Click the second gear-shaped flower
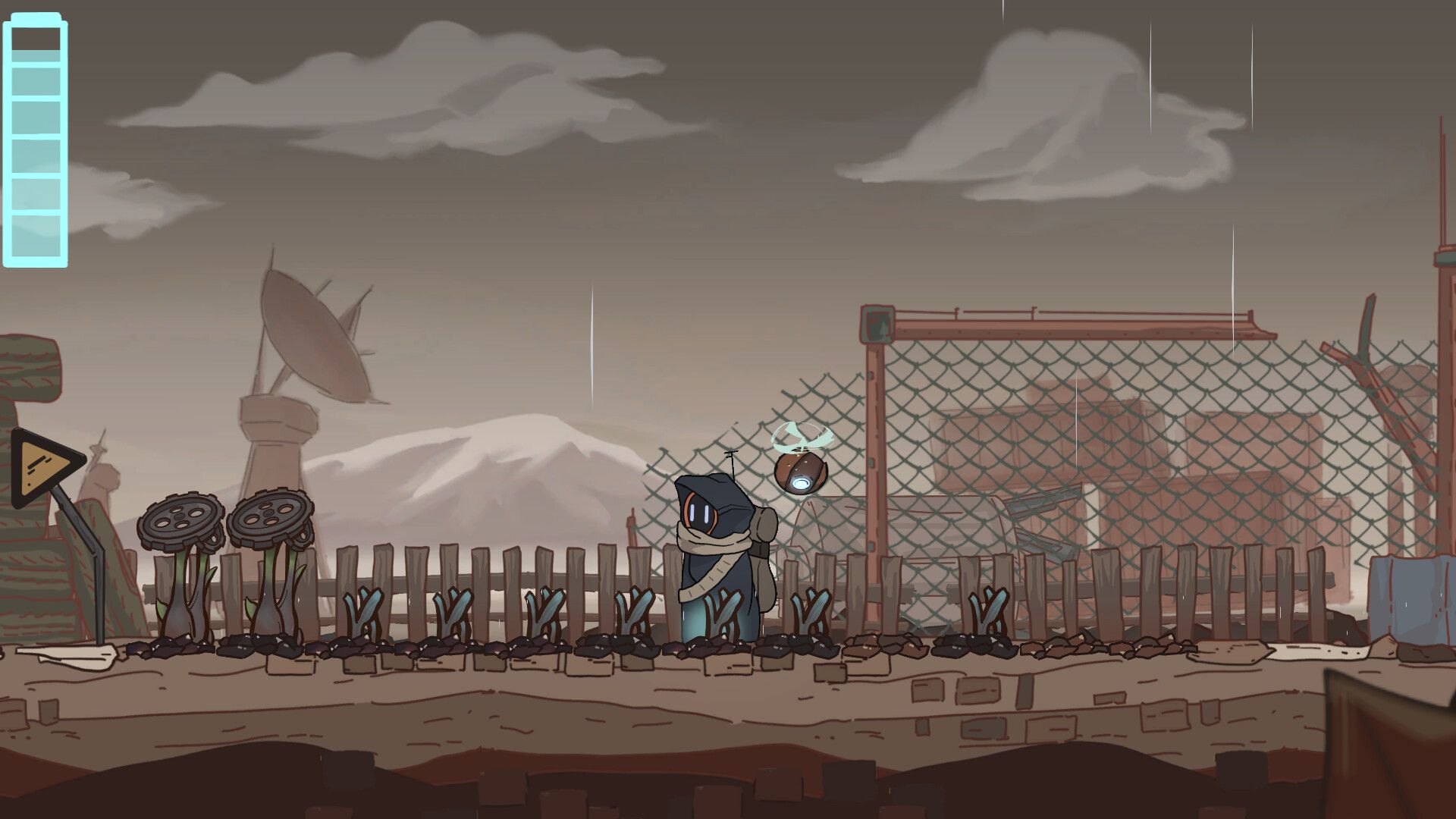 [x=269, y=519]
